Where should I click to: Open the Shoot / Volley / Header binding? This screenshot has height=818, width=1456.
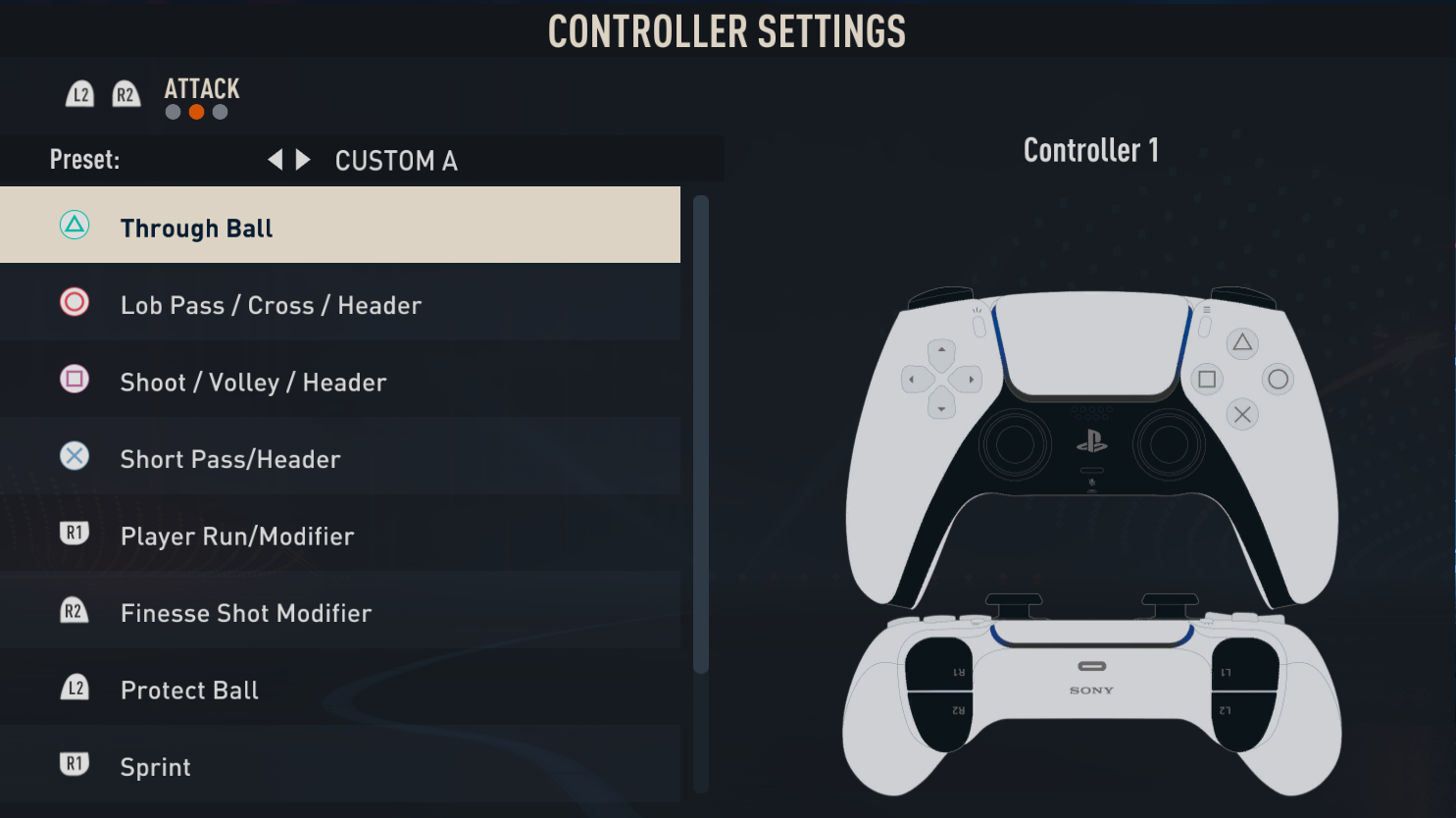pos(339,382)
